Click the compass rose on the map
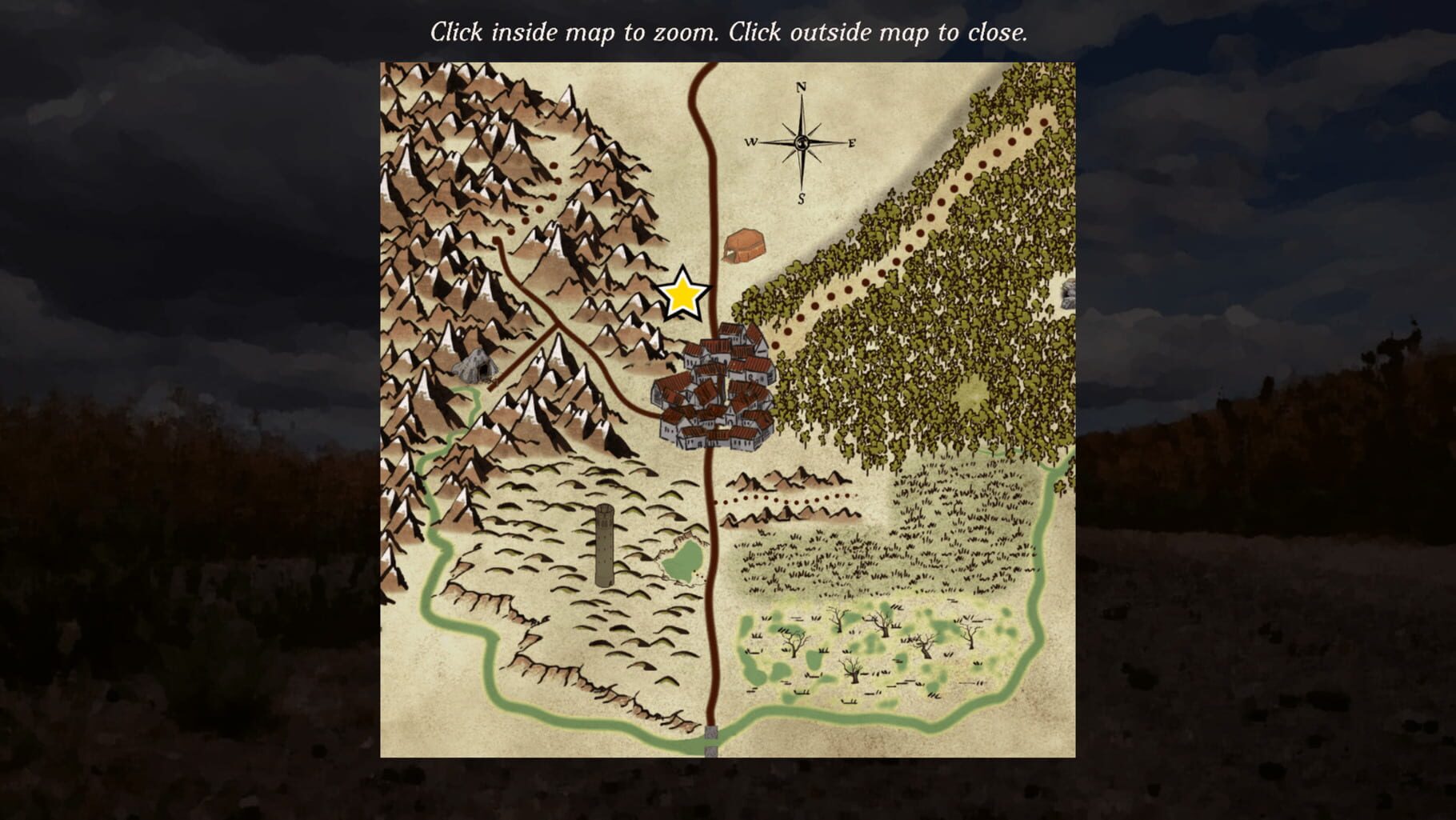This screenshot has width=1456, height=820. coord(800,142)
